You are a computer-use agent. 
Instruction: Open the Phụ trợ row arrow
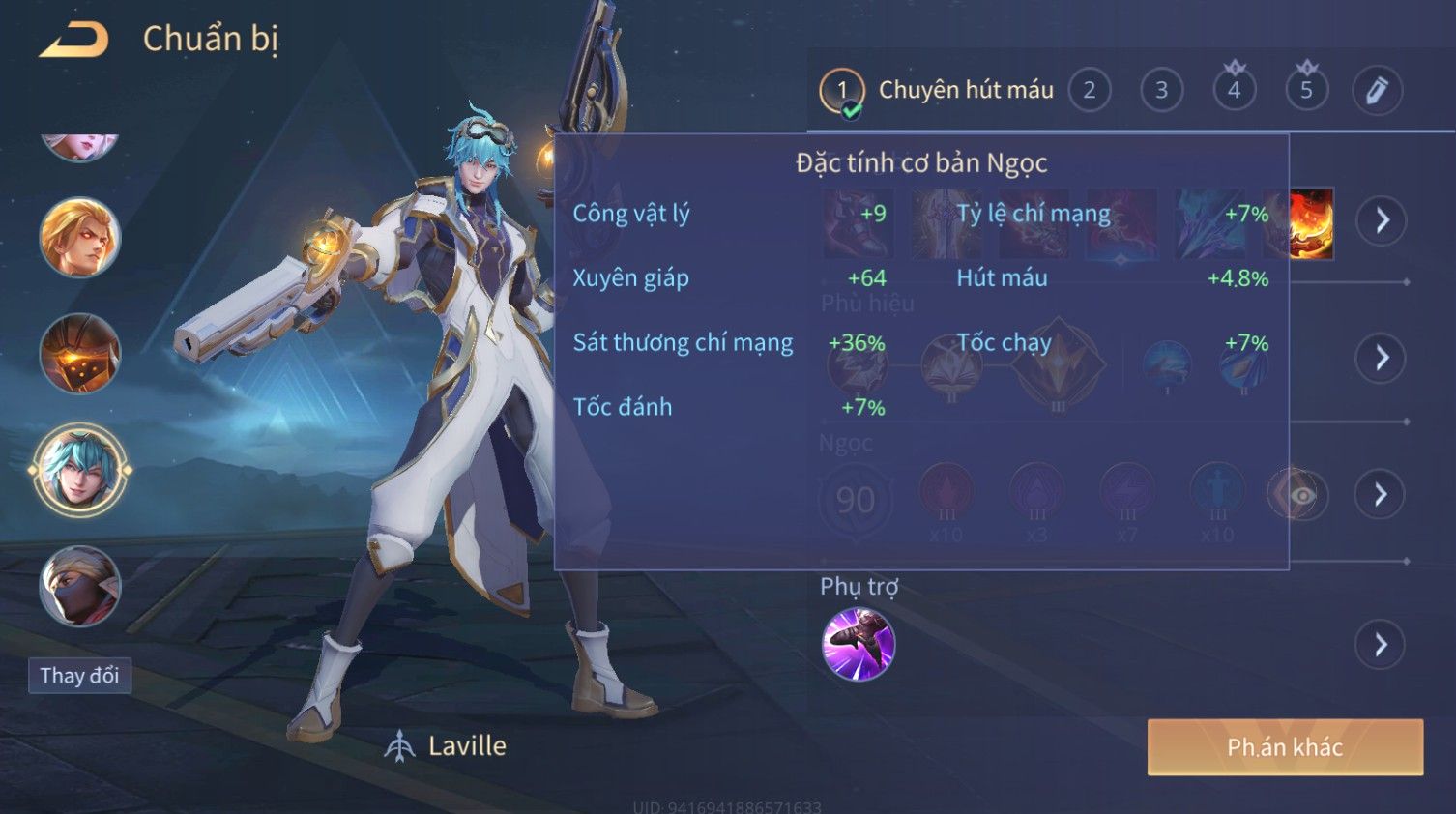1381,644
